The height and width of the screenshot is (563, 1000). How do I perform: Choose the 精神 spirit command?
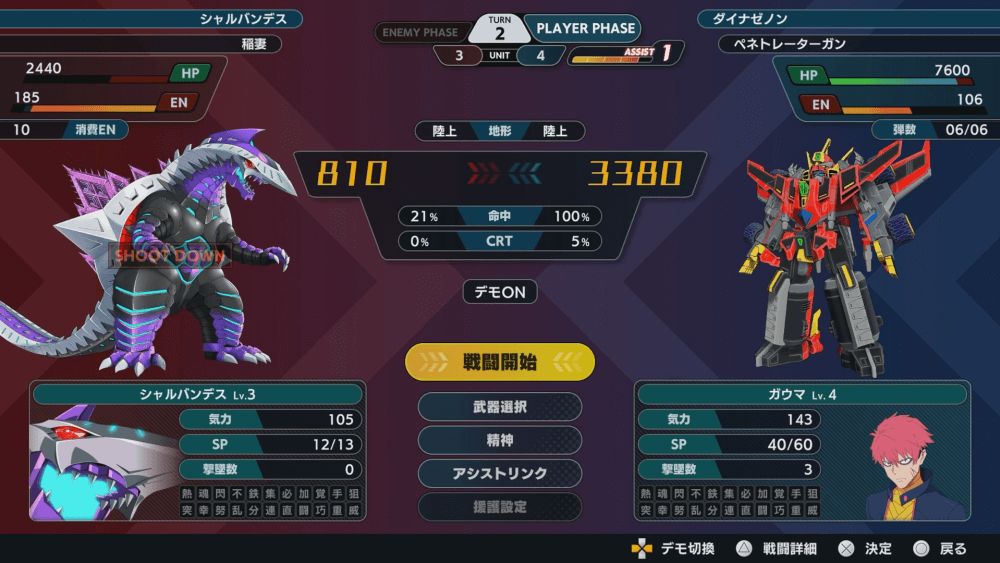pyautogui.click(x=500, y=440)
